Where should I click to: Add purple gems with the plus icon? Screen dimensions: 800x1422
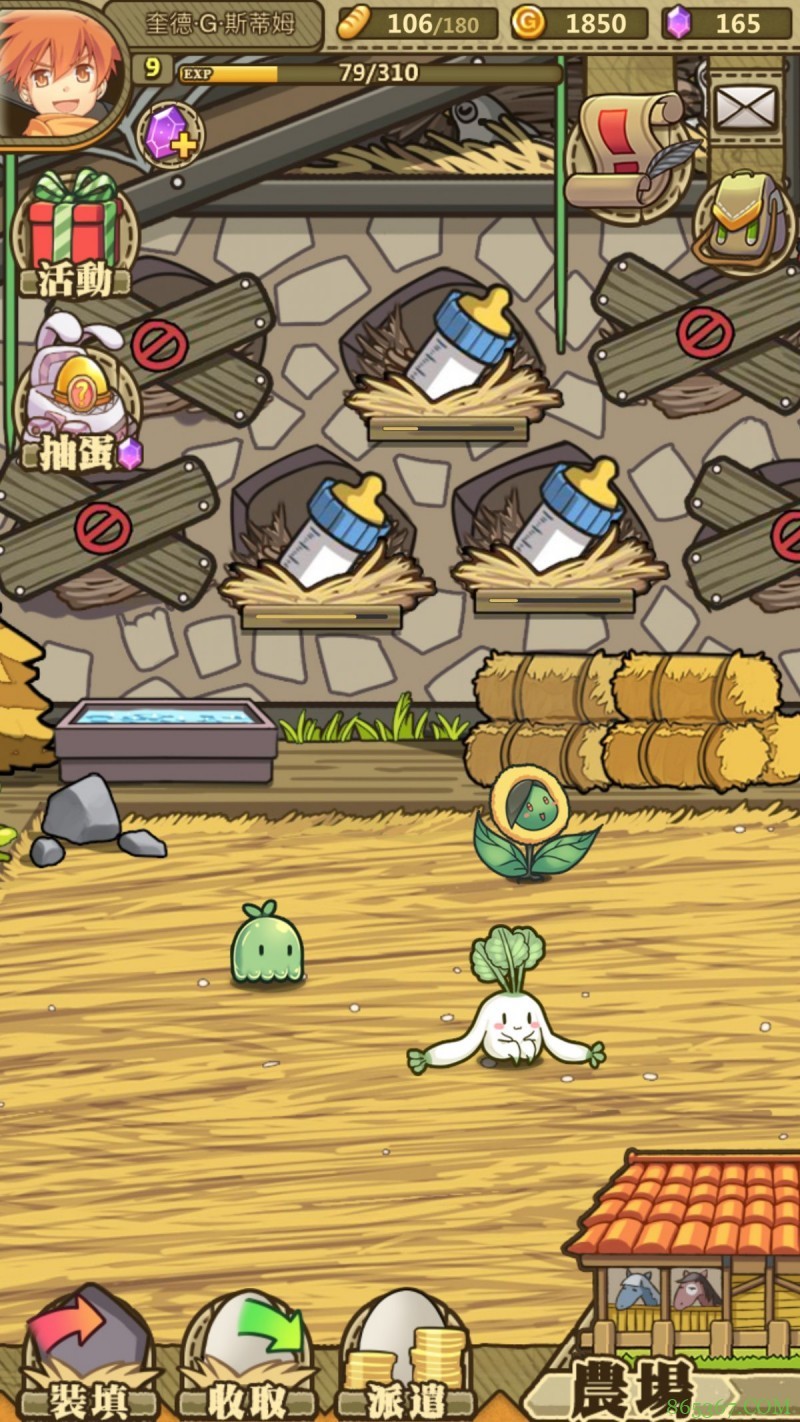click(x=169, y=135)
